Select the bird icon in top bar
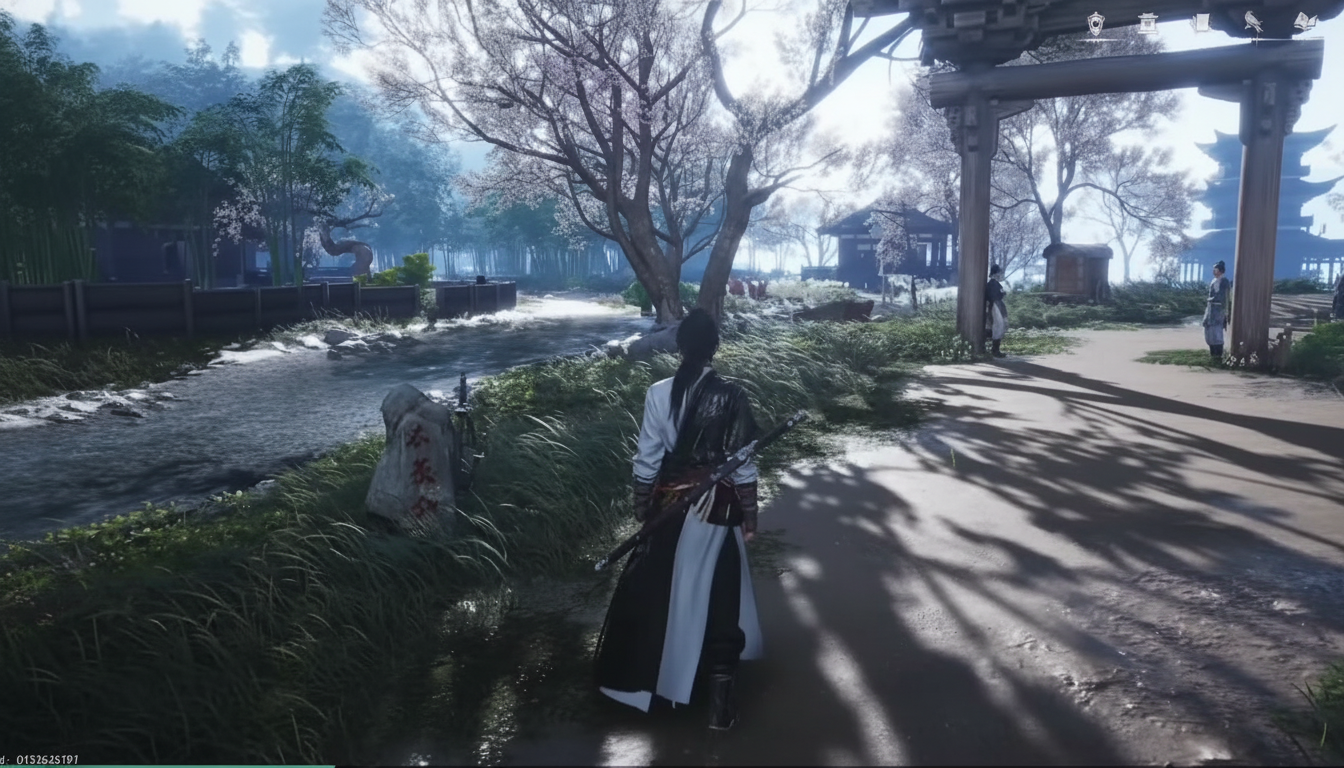The height and width of the screenshot is (768, 1344). [x=1253, y=22]
